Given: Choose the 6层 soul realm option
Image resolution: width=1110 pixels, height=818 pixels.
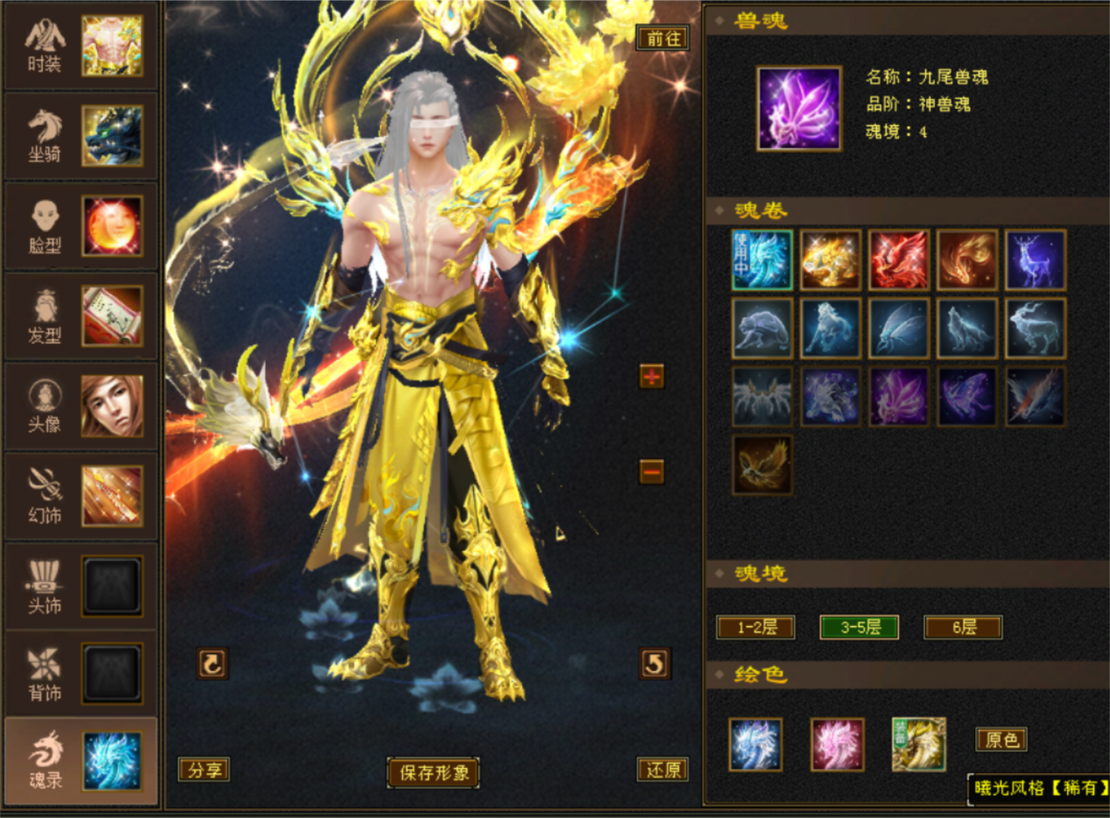Looking at the screenshot, I should point(962,628).
